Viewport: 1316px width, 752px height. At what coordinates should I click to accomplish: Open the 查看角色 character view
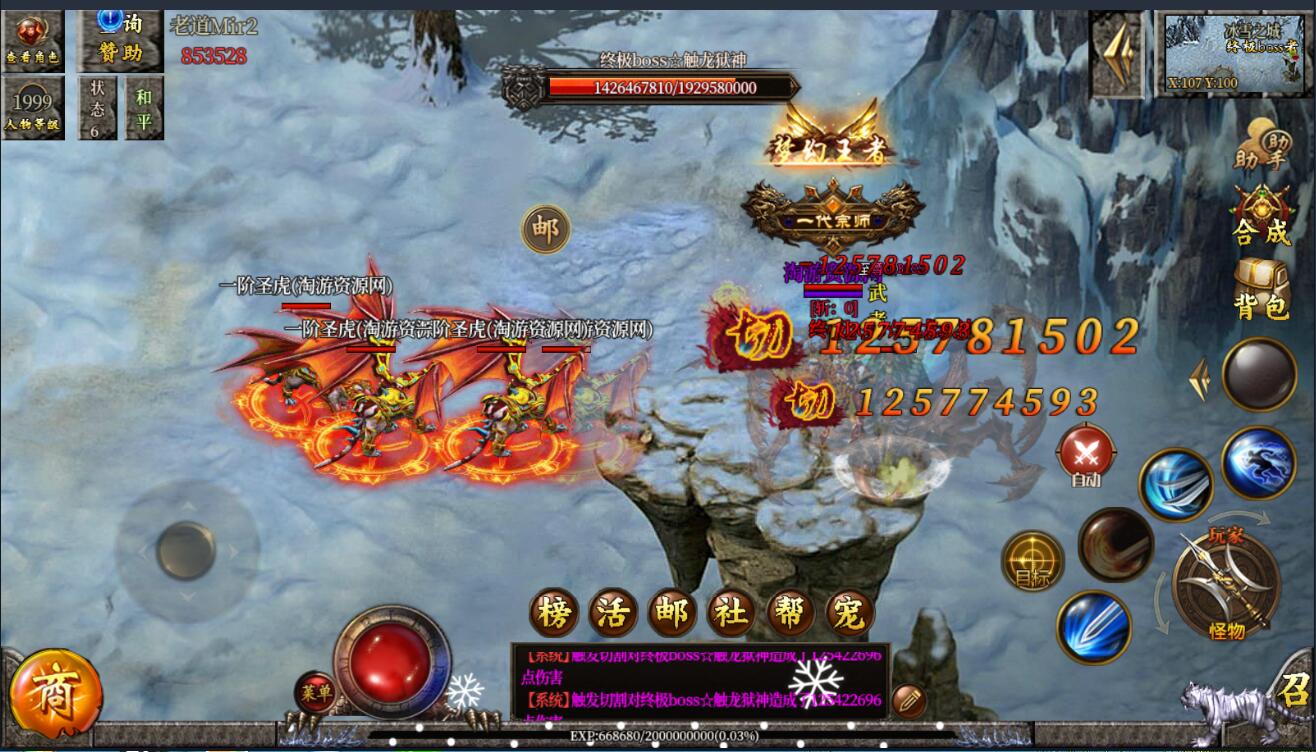pos(32,41)
